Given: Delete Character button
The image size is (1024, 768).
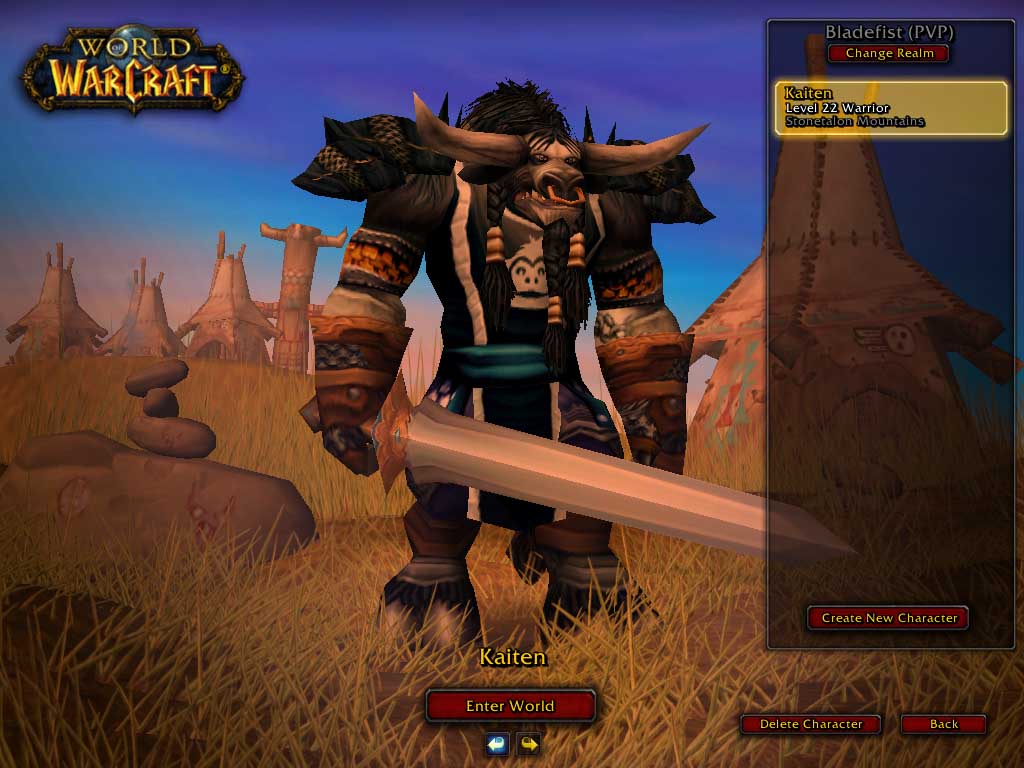Looking at the screenshot, I should coord(810,724).
